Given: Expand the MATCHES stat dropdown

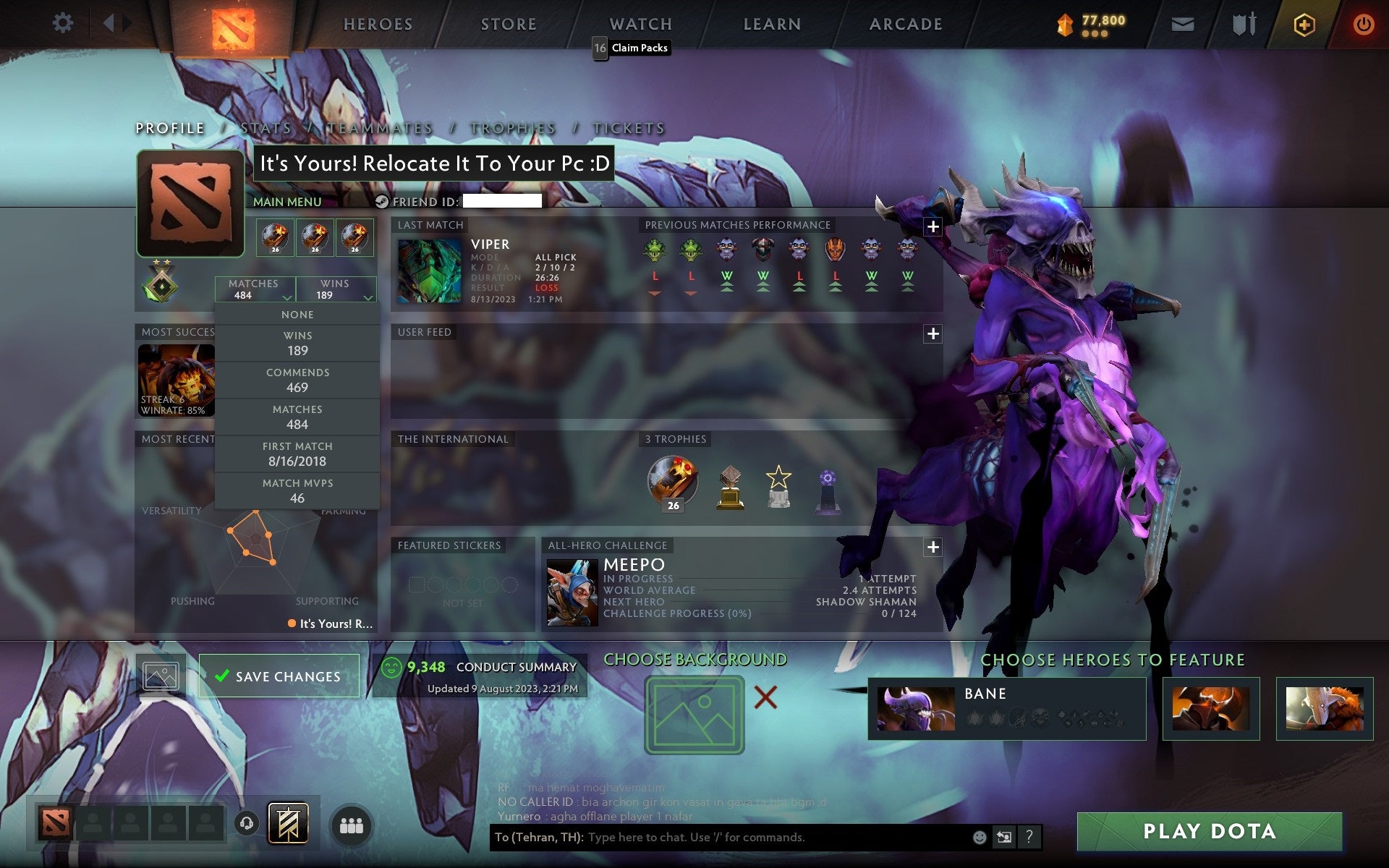Looking at the screenshot, I should click(x=254, y=289).
